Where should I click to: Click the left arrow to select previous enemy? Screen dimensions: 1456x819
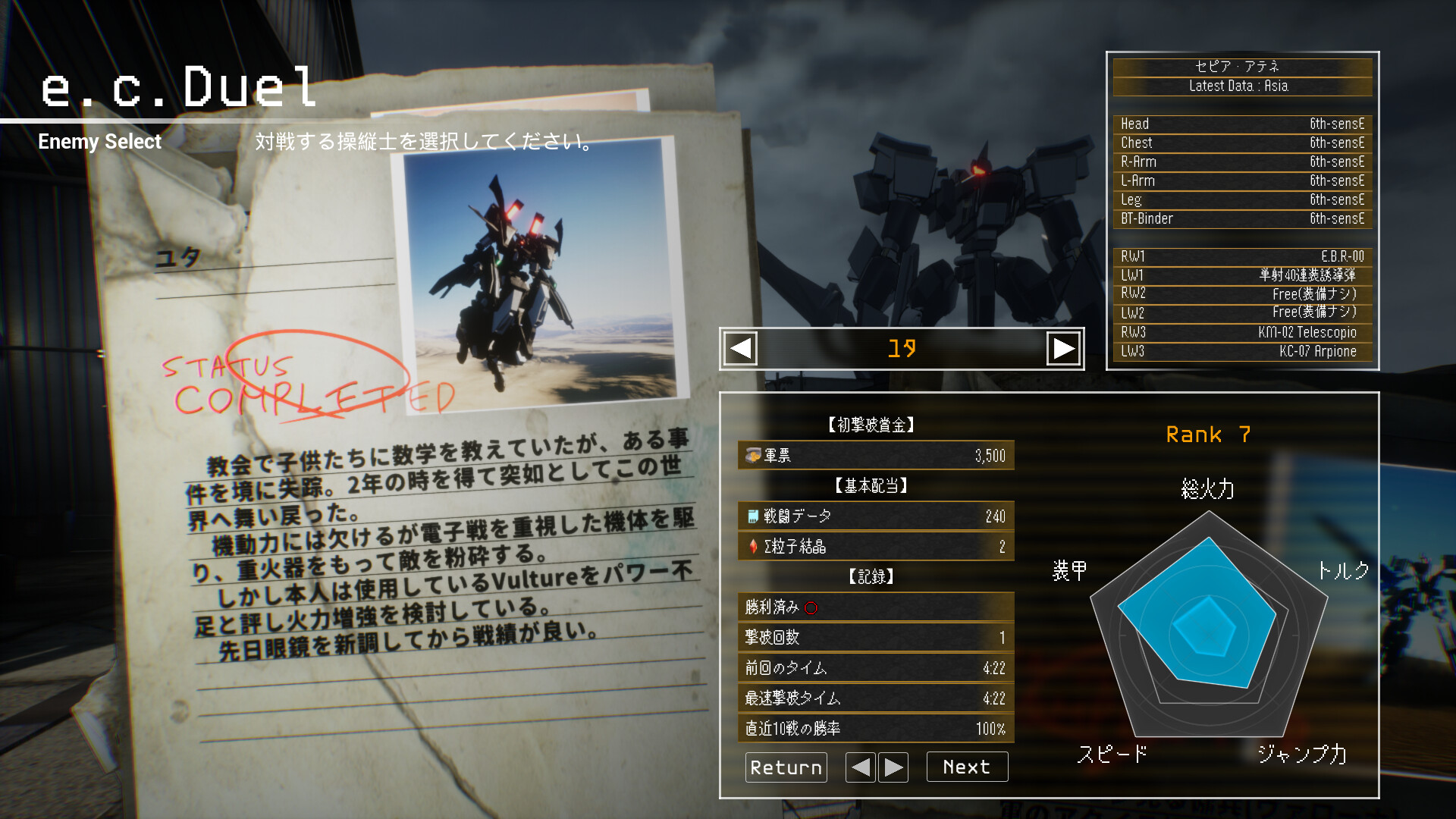click(739, 348)
